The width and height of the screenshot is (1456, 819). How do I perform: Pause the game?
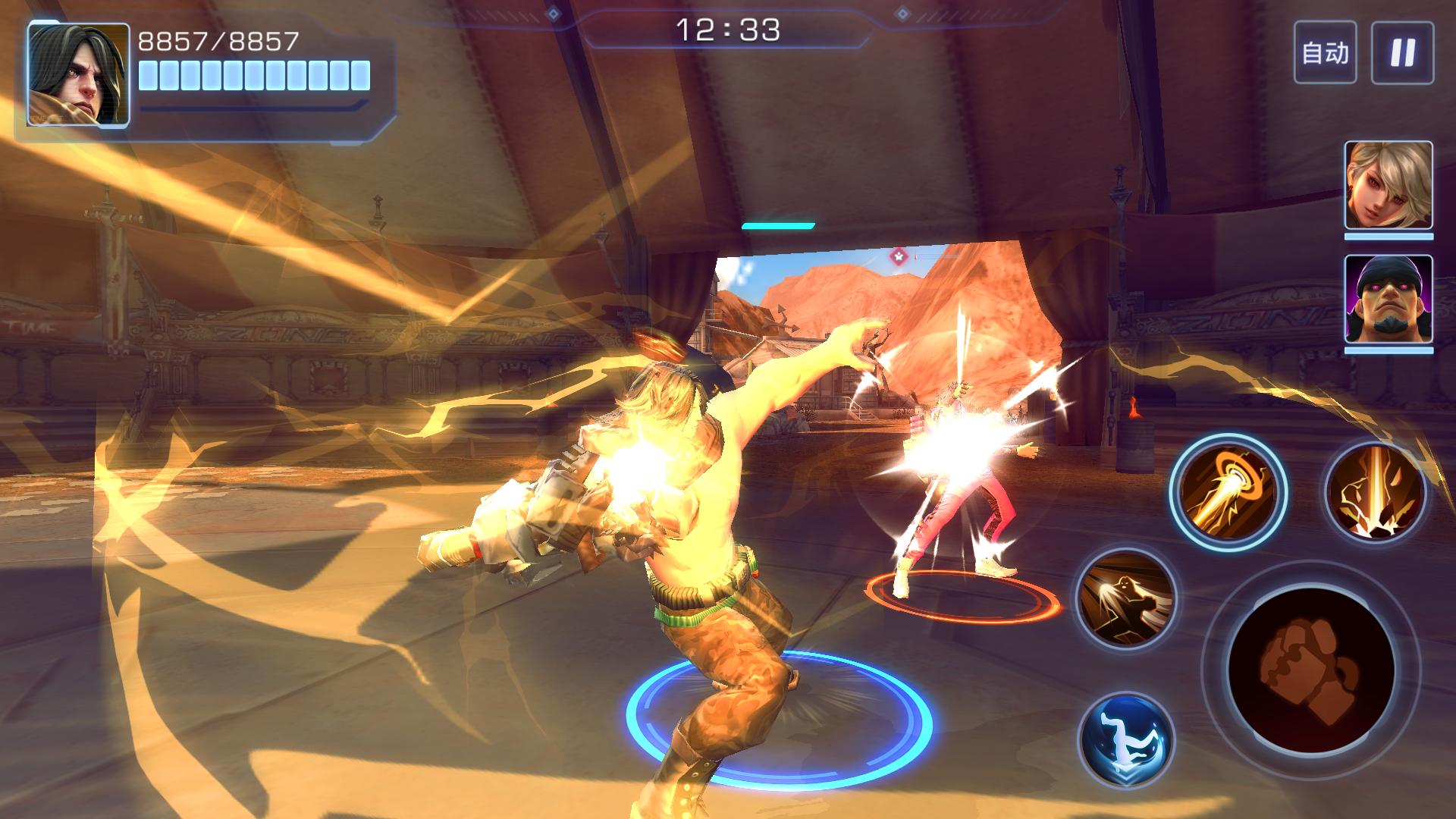1402,53
